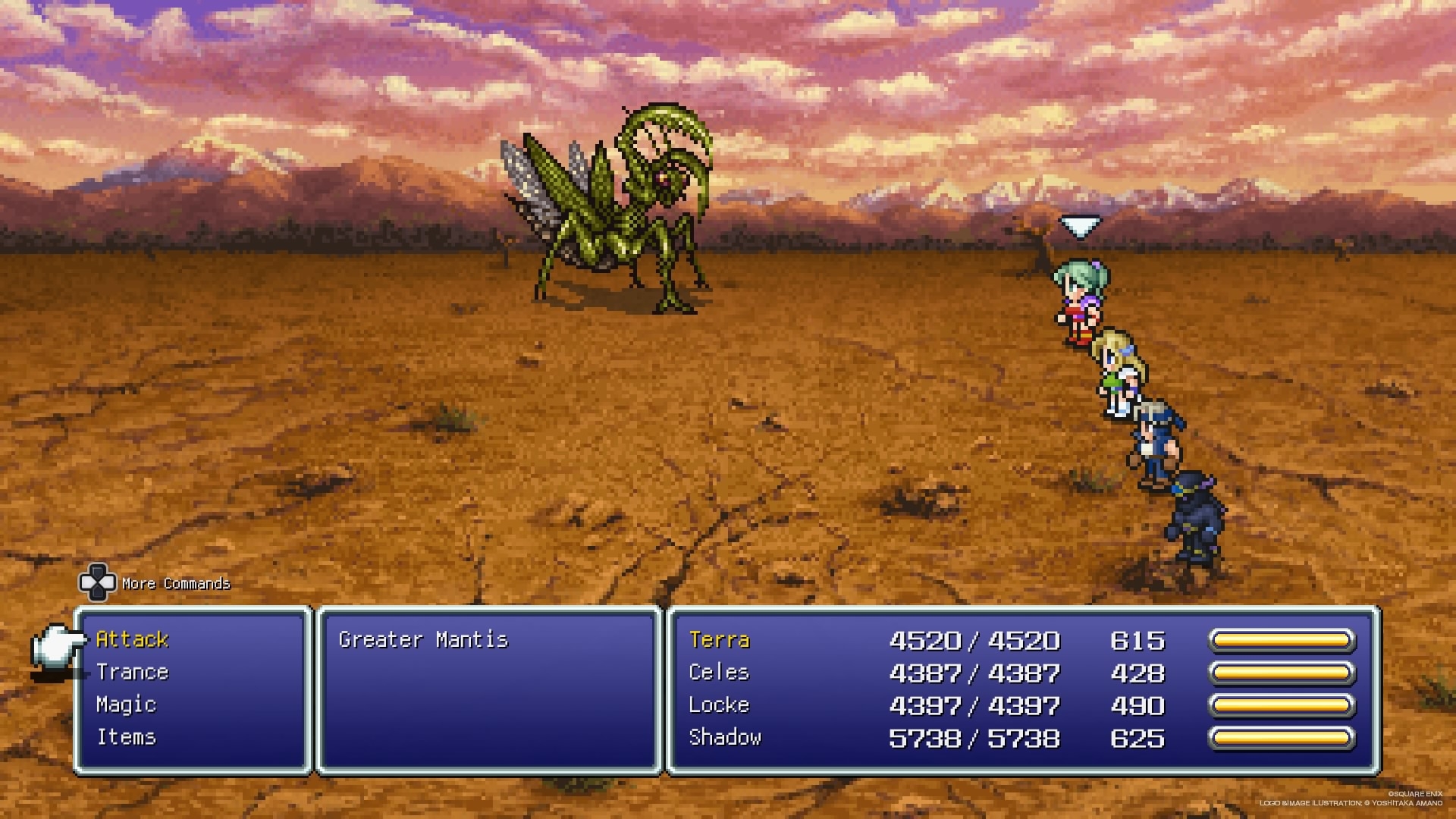Choose Locke's party status row
This screenshot has height=819, width=1456.
[719, 705]
